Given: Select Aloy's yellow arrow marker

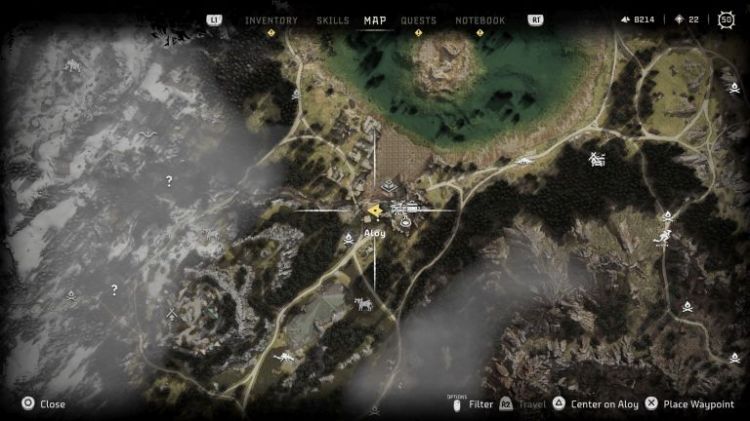Looking at the screenshot, I should click(x=373, y=210).
